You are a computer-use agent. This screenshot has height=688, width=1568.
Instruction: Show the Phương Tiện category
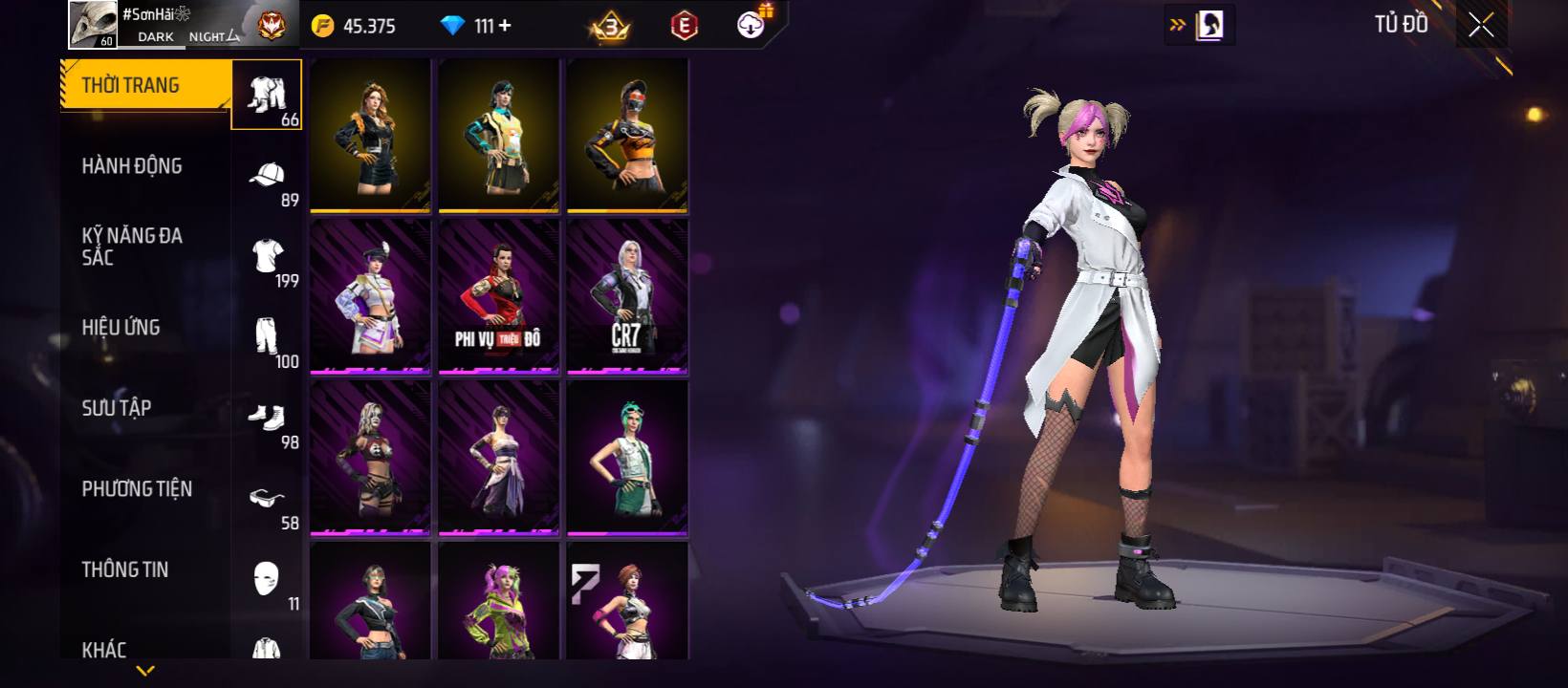point(137,489)
